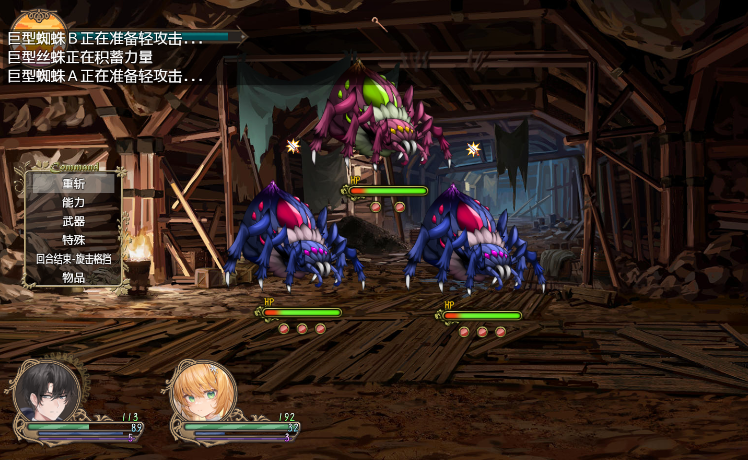Click the blonde character portrait

[x=204, y=392]
